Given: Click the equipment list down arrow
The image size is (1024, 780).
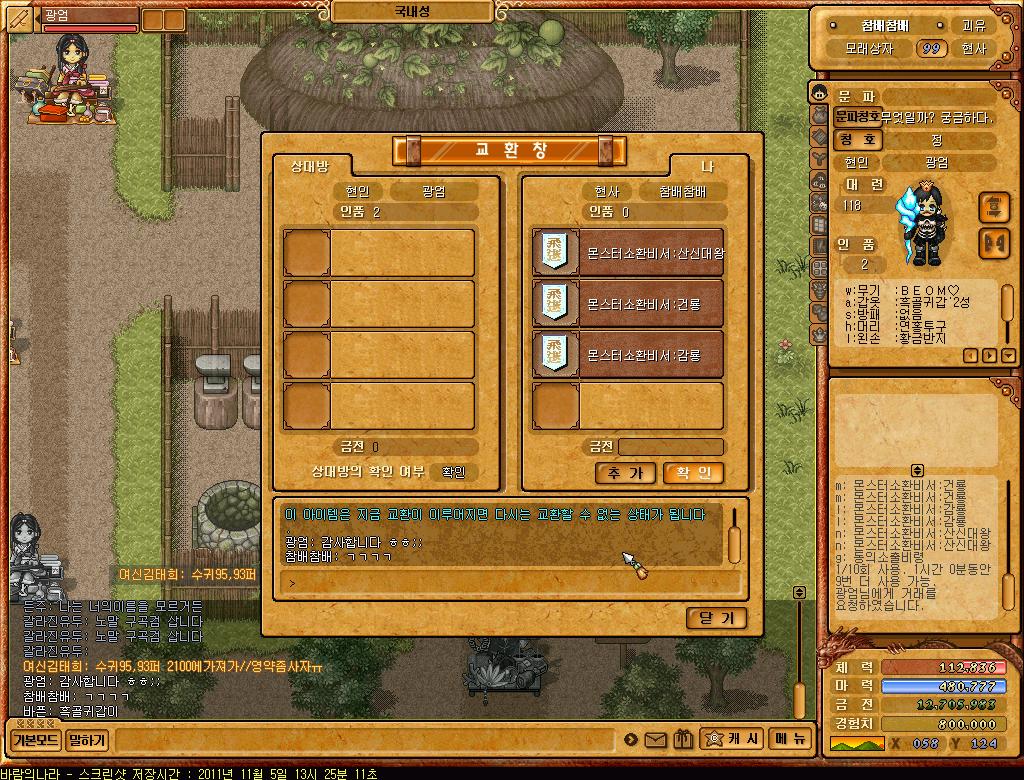Looking at the screenshot, I should [x=1007, y=355].
